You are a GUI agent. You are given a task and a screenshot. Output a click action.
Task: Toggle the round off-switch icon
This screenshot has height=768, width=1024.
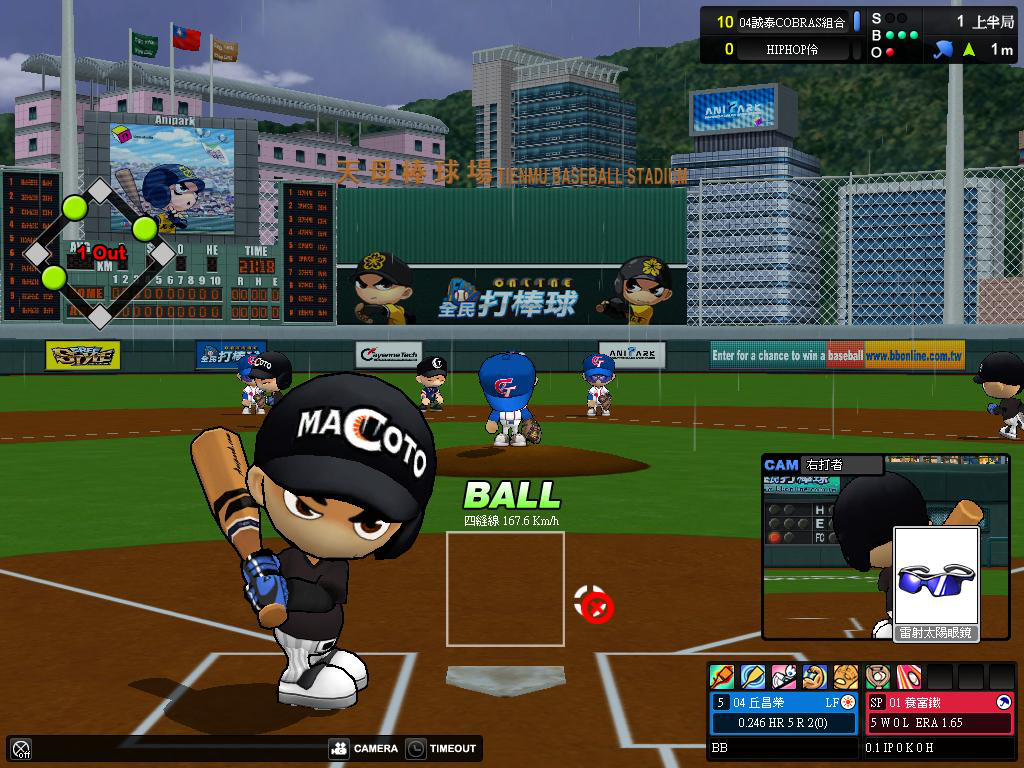tap(21, 748)
